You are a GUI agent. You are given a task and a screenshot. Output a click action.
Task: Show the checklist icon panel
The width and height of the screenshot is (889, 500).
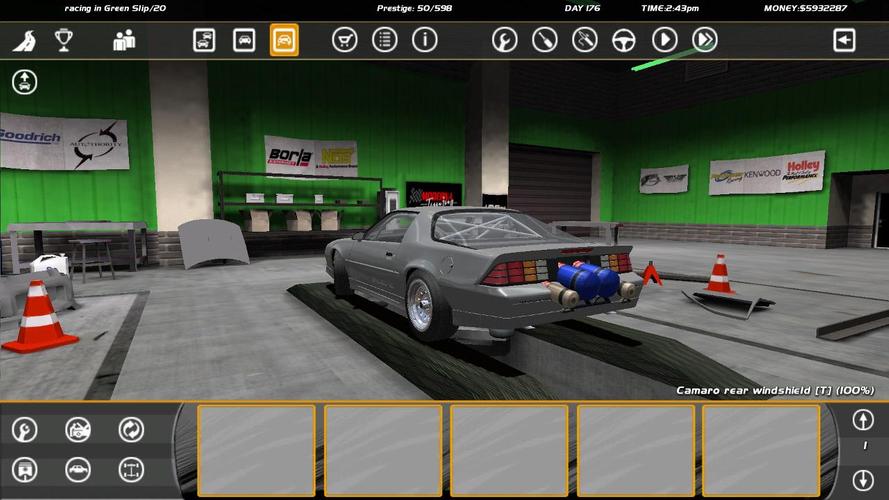click(x=384, y=40)
